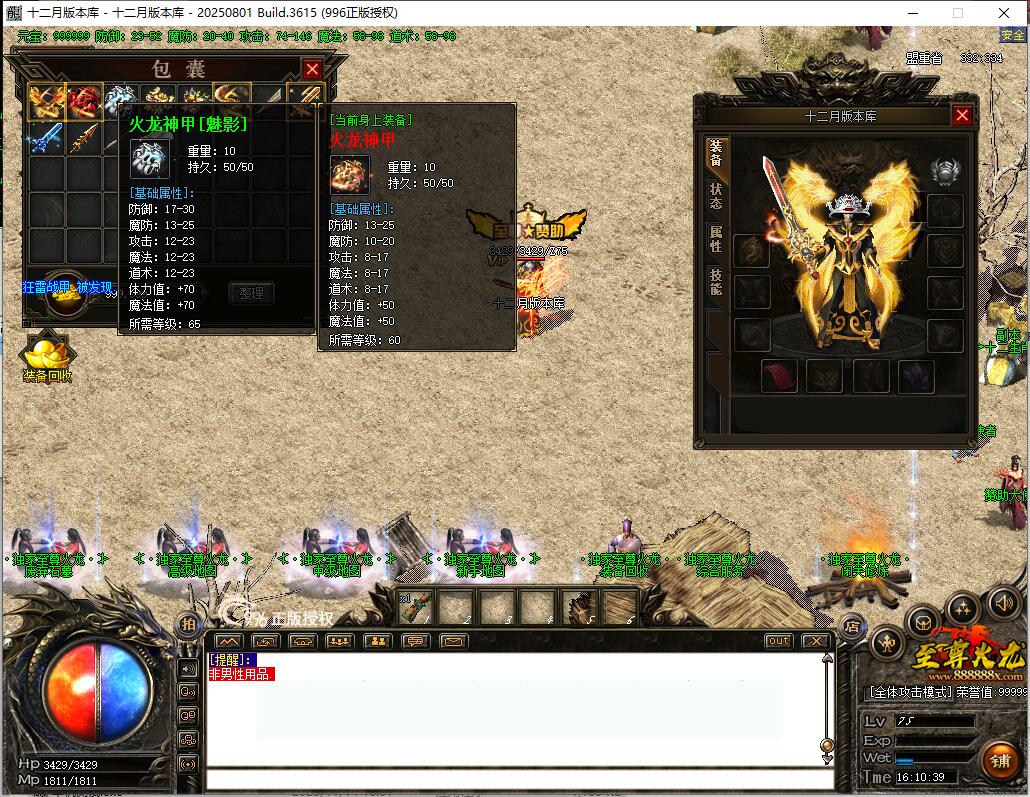Select the blue sword in the bag

46,139
